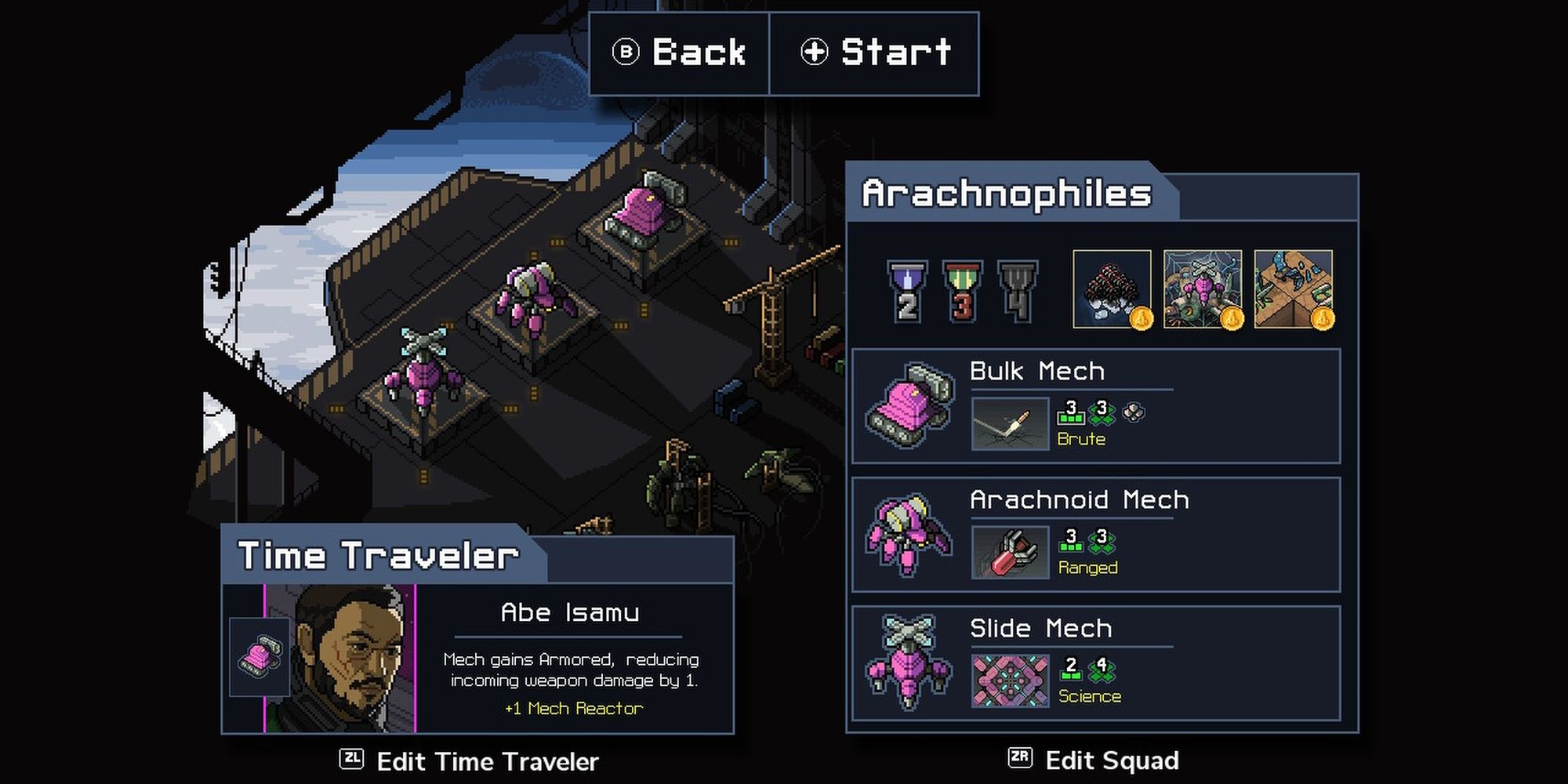Select the Arachnoid Mech sprite icon
The width and height of the screenshot is (1568, 784).
pyautogui.click(x=908, y=537)
